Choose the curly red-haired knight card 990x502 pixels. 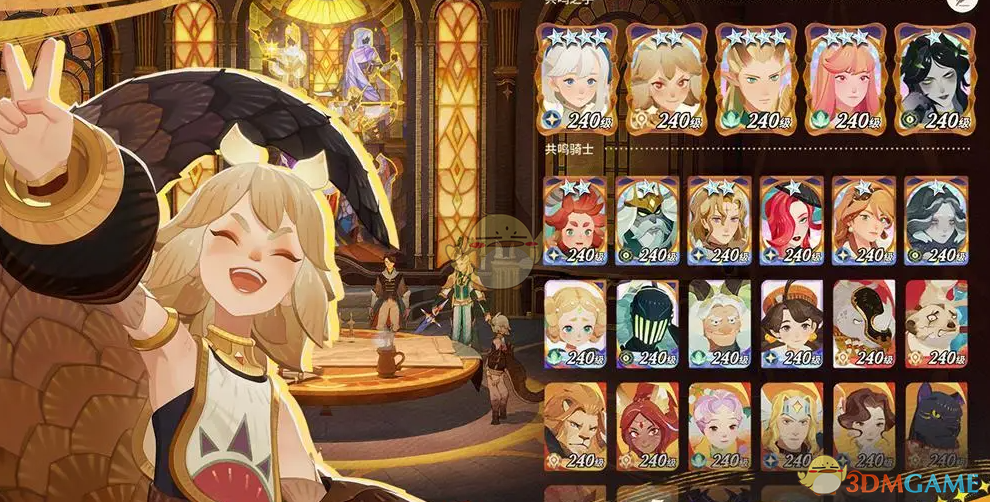[574, 221]
